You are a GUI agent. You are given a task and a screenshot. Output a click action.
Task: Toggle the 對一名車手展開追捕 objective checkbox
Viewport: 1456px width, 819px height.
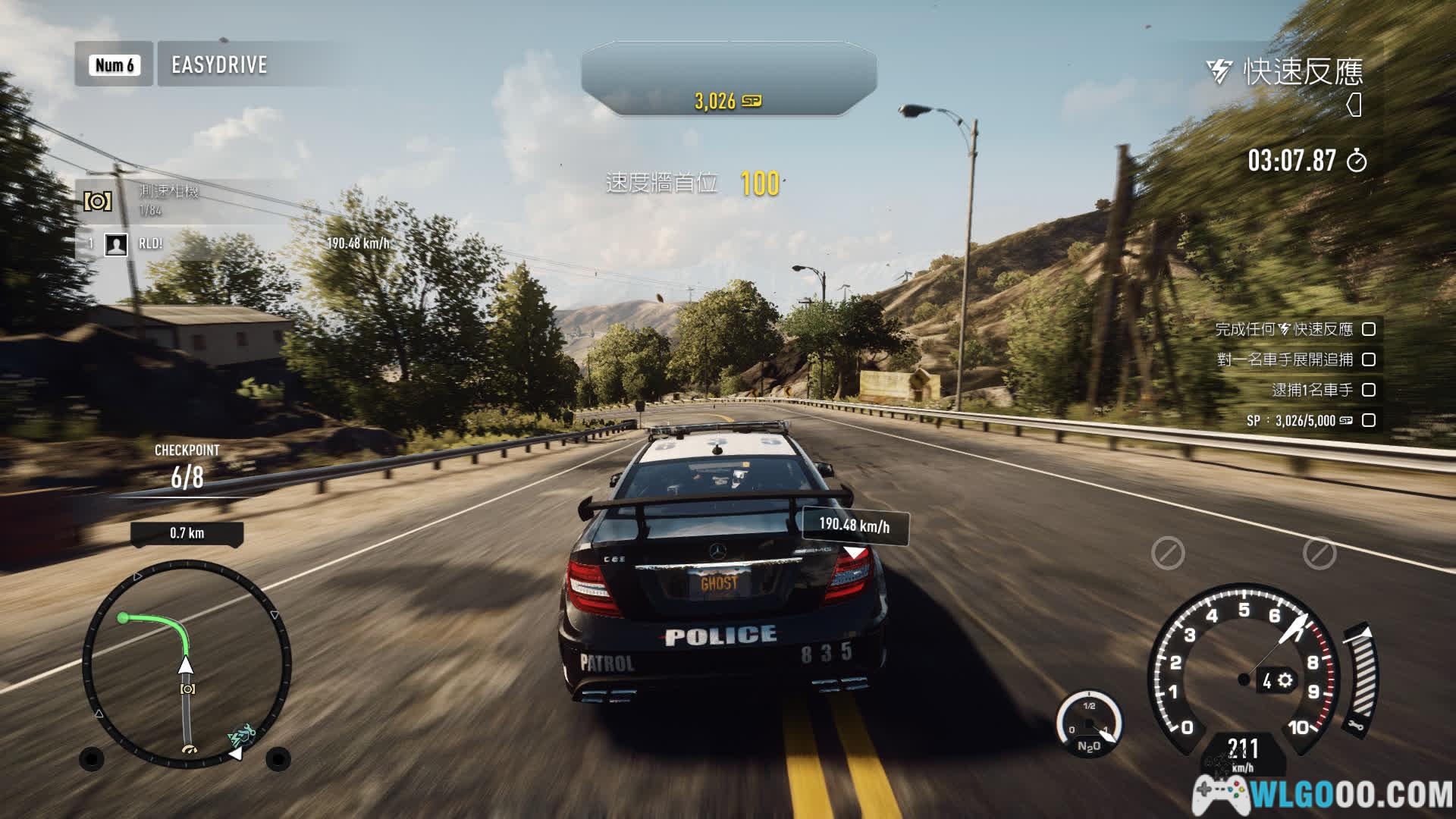click(x=1369, y=359)
